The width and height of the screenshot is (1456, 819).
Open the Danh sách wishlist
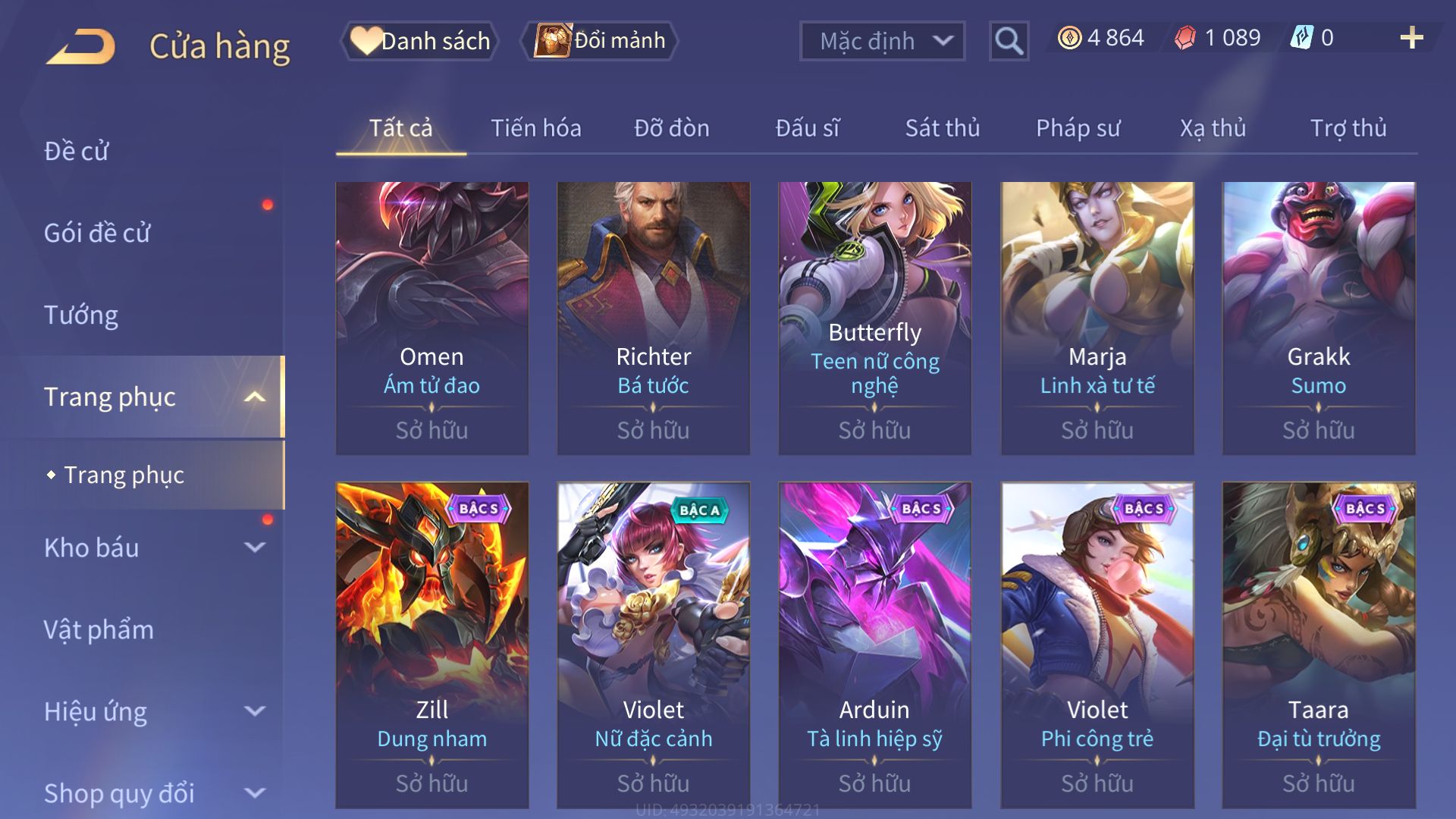420,41
